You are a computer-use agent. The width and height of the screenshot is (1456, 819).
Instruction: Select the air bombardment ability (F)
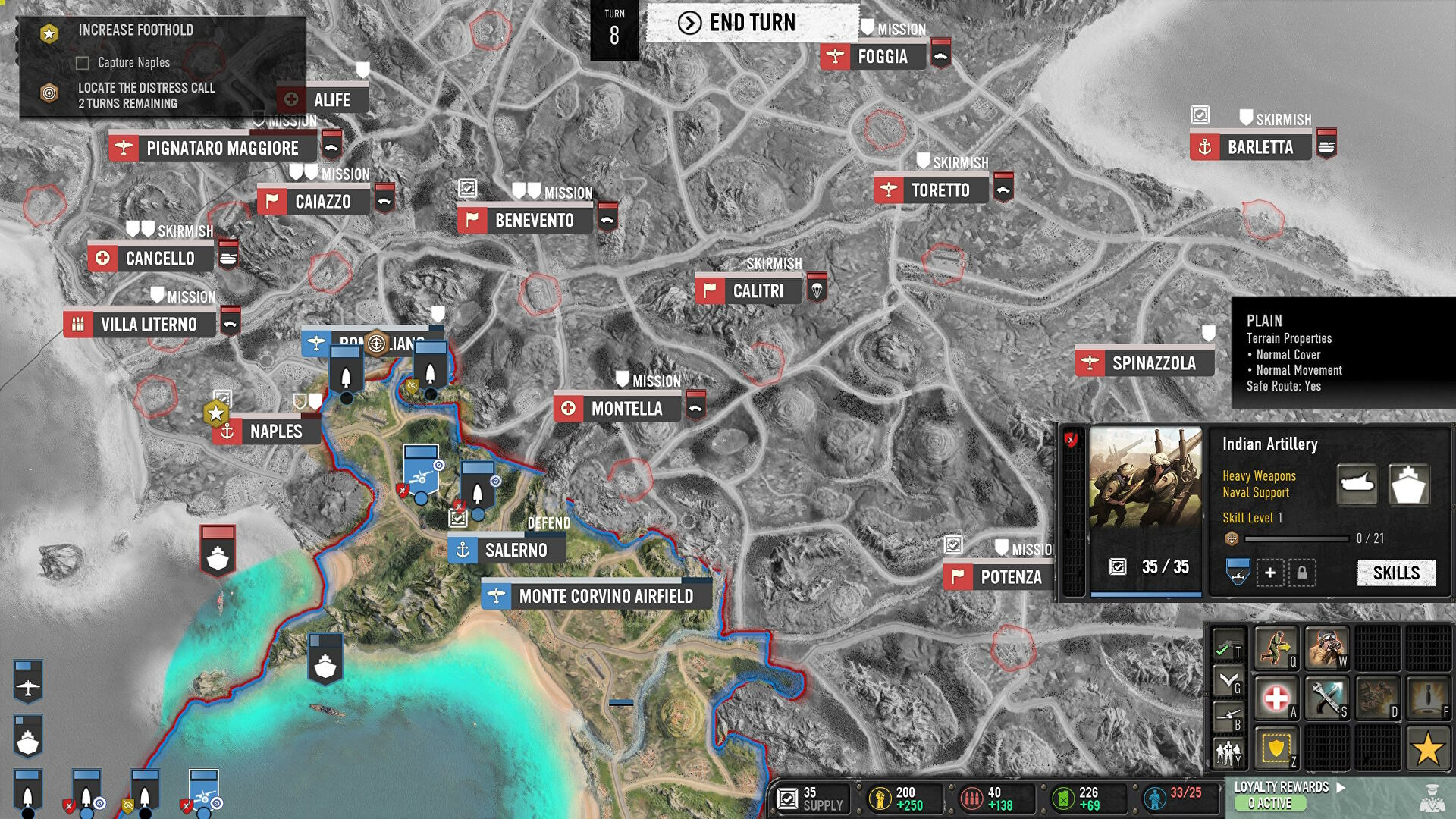point(1429,698)
